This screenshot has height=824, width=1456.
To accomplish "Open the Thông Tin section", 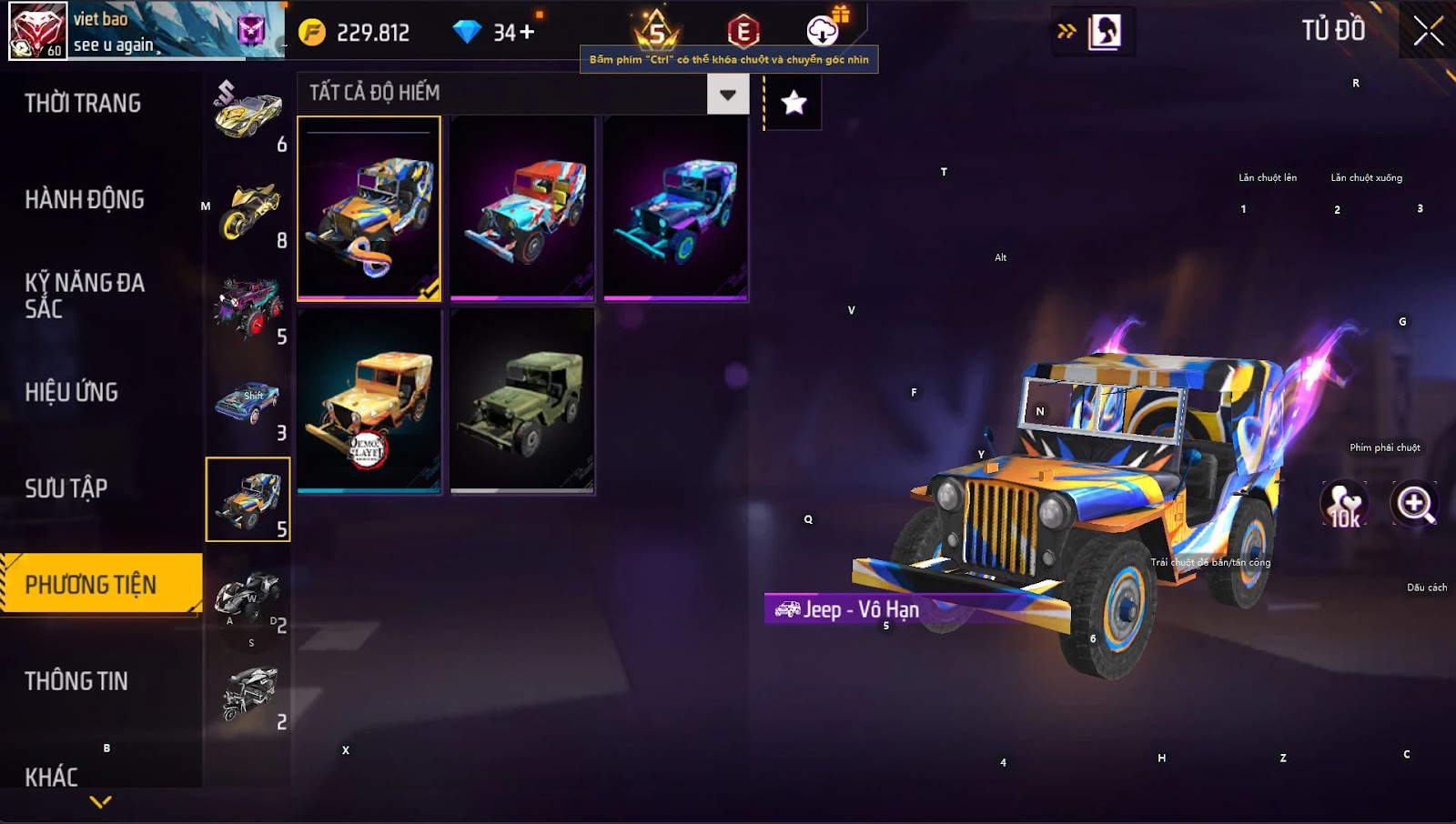I will click(x=76, y=681).
